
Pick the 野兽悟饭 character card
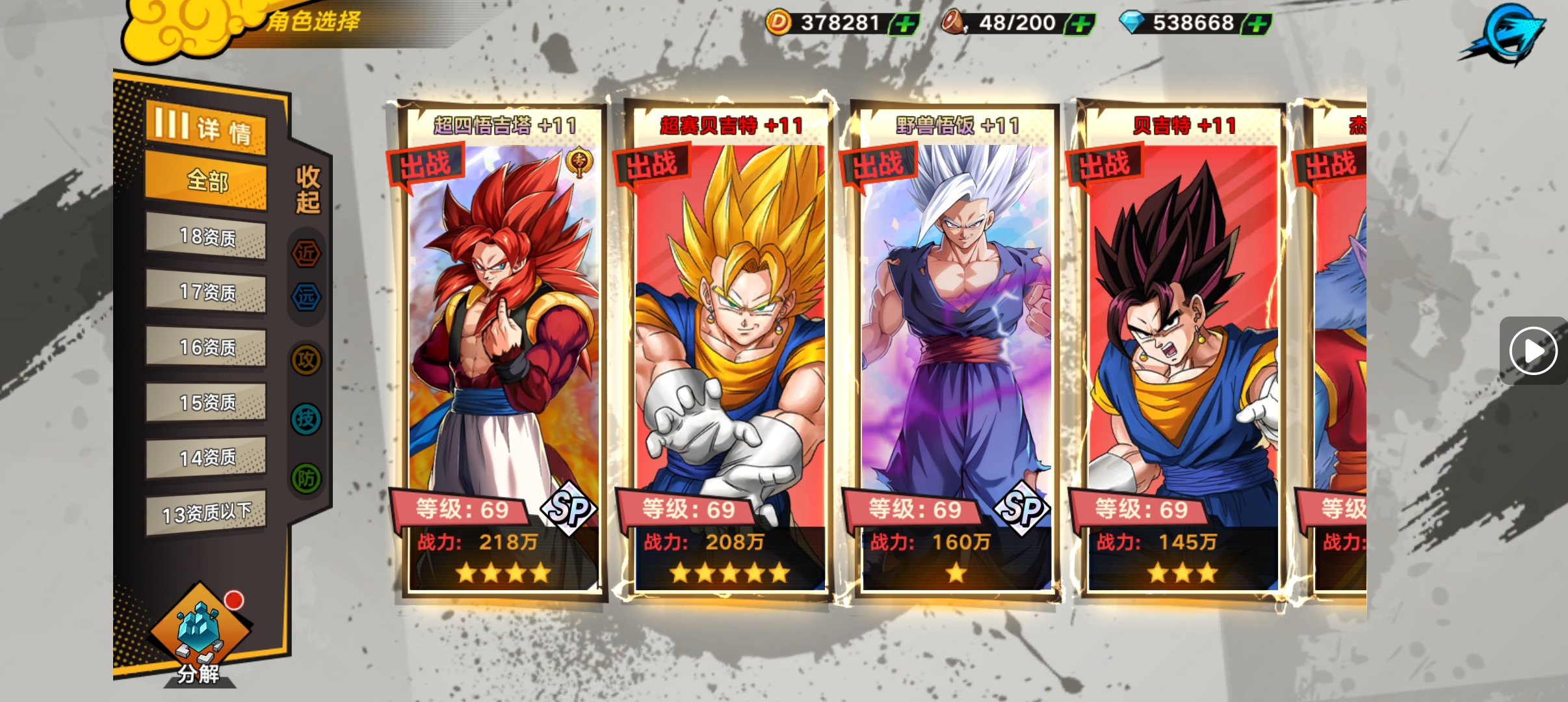(x=956, y=351)
